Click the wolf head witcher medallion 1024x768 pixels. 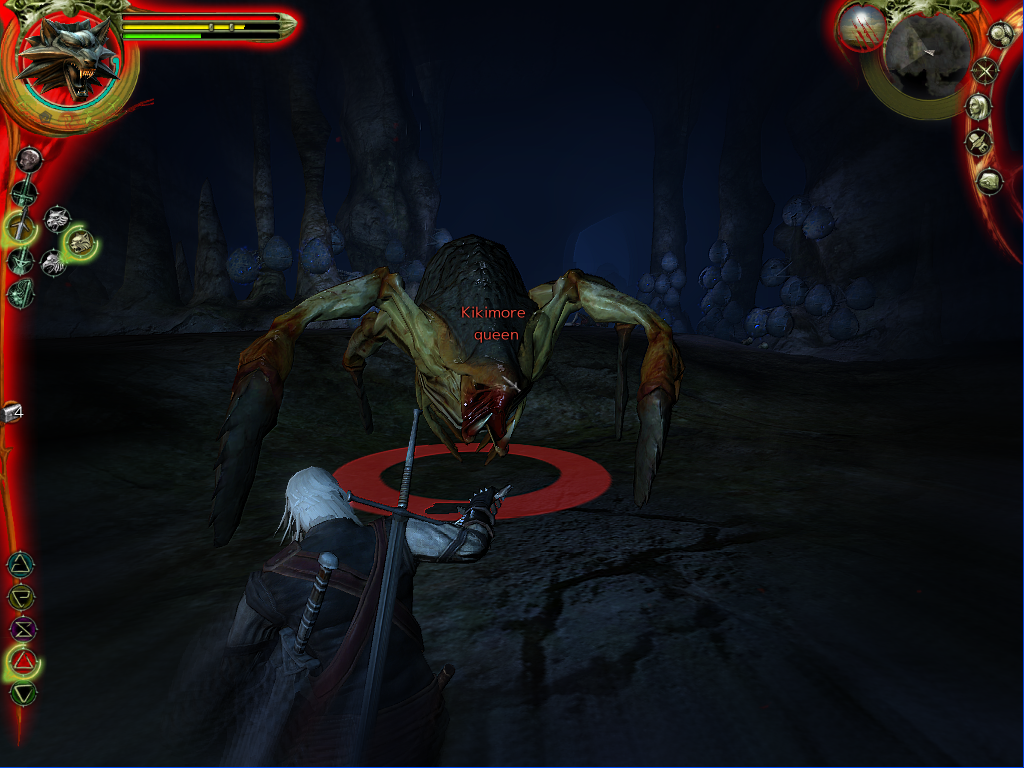[x=69, y=56]
